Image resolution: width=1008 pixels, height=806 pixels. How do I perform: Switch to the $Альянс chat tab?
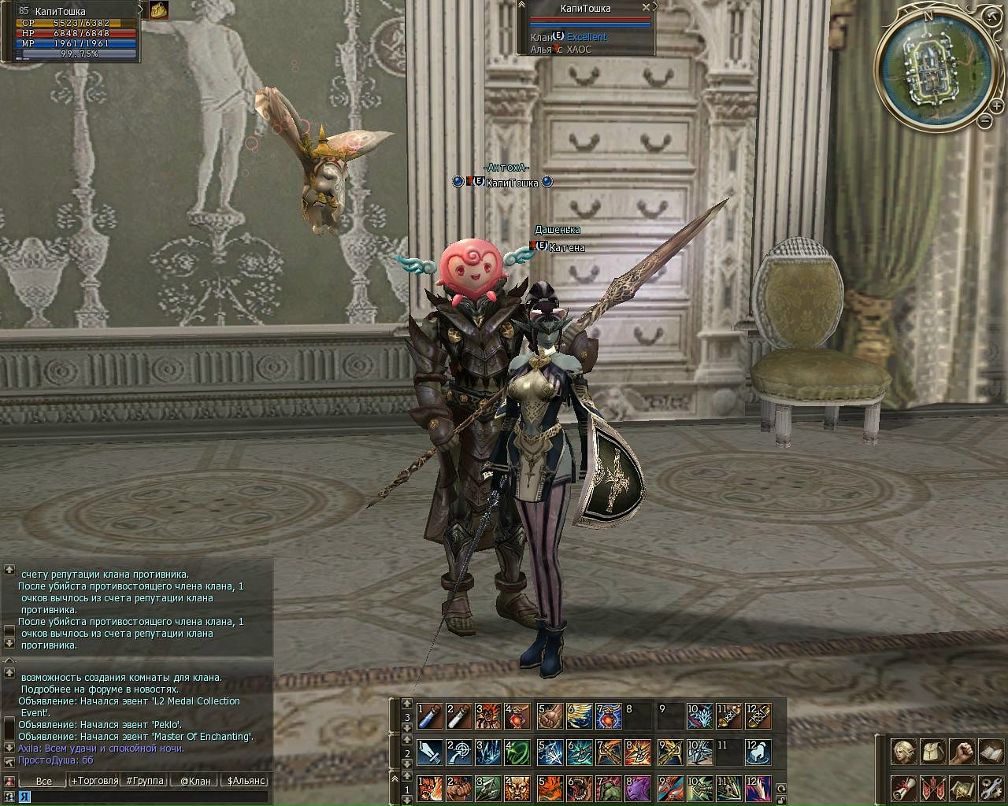click(x=246, y=780)
